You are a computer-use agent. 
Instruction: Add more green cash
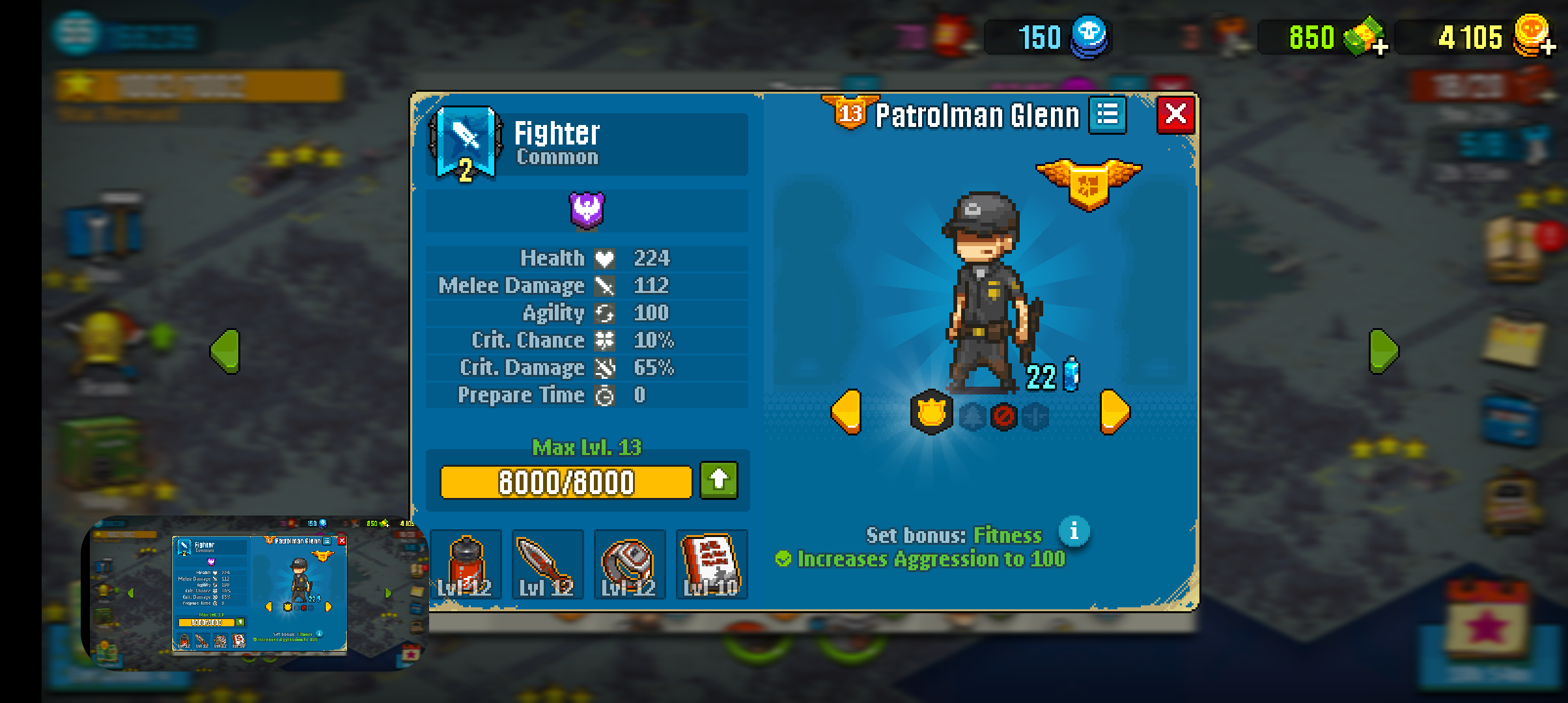(1379, 46)
